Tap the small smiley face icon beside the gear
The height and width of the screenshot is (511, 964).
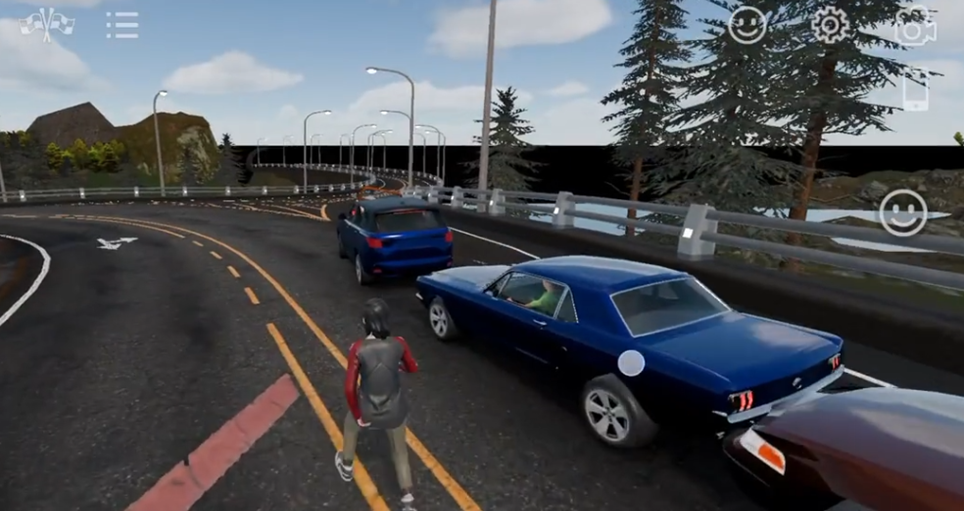(x=747, y=25)
